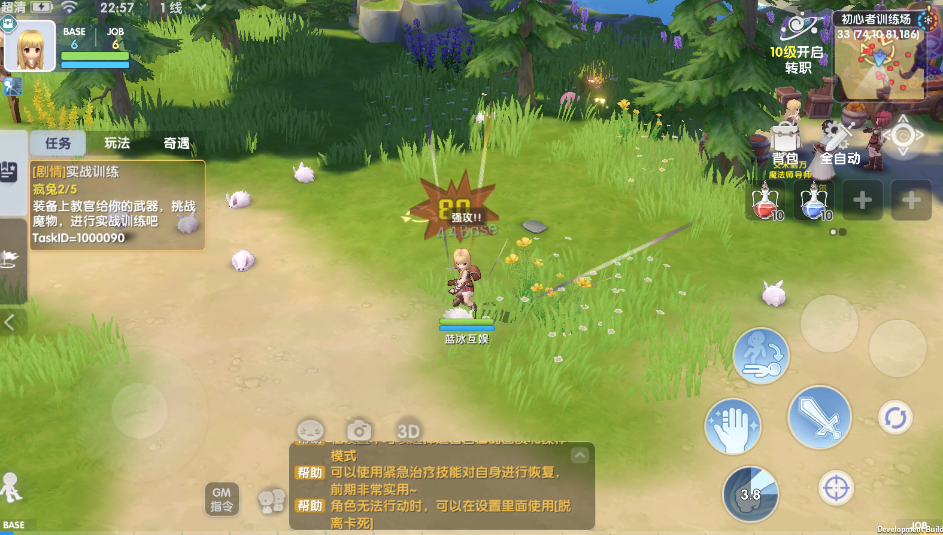943x535 pixels.
Task: Open the 背包 backpack
Action: click(785, 143)
